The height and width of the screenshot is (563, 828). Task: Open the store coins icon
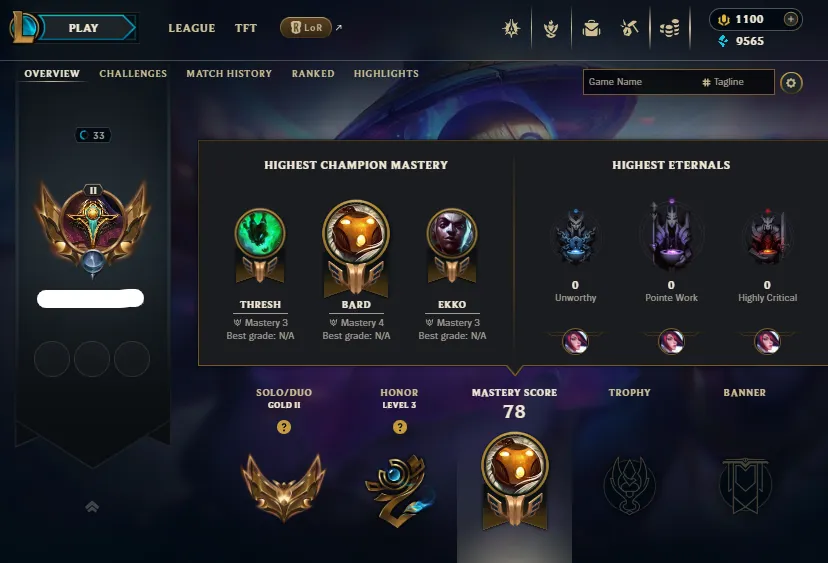669,28
